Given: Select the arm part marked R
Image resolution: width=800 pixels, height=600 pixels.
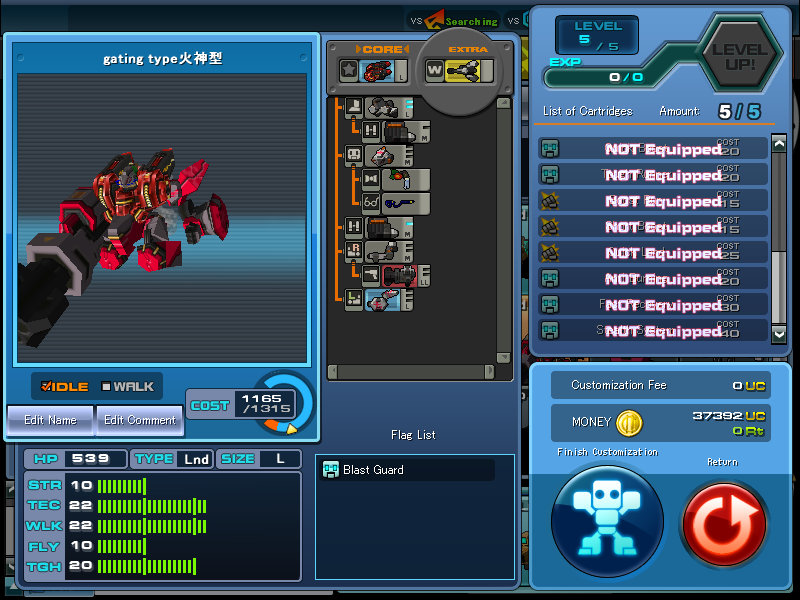Looking at the screenshot, I should 386,252.
